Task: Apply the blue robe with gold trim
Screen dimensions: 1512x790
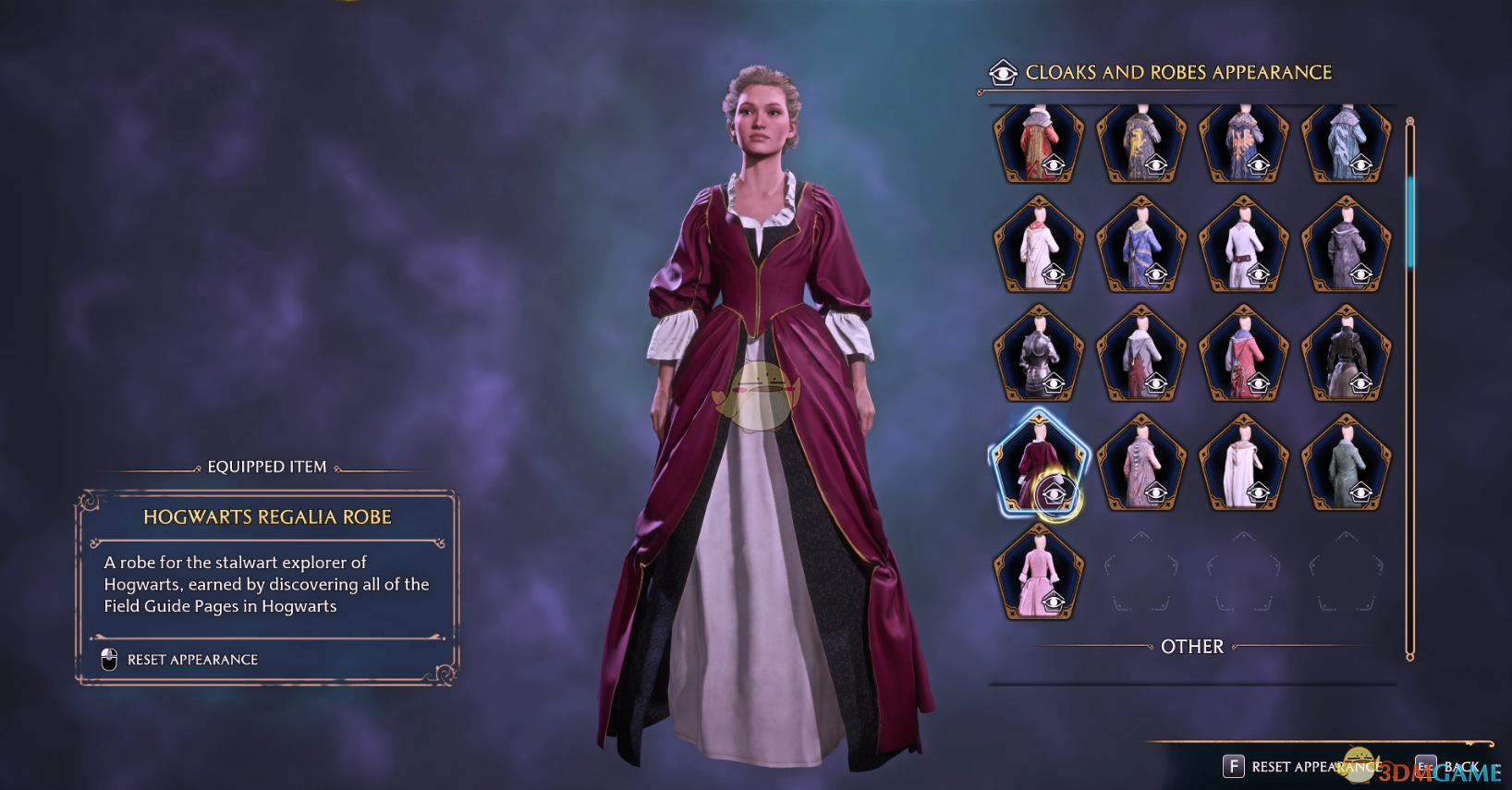Action: click(1141, 246)
